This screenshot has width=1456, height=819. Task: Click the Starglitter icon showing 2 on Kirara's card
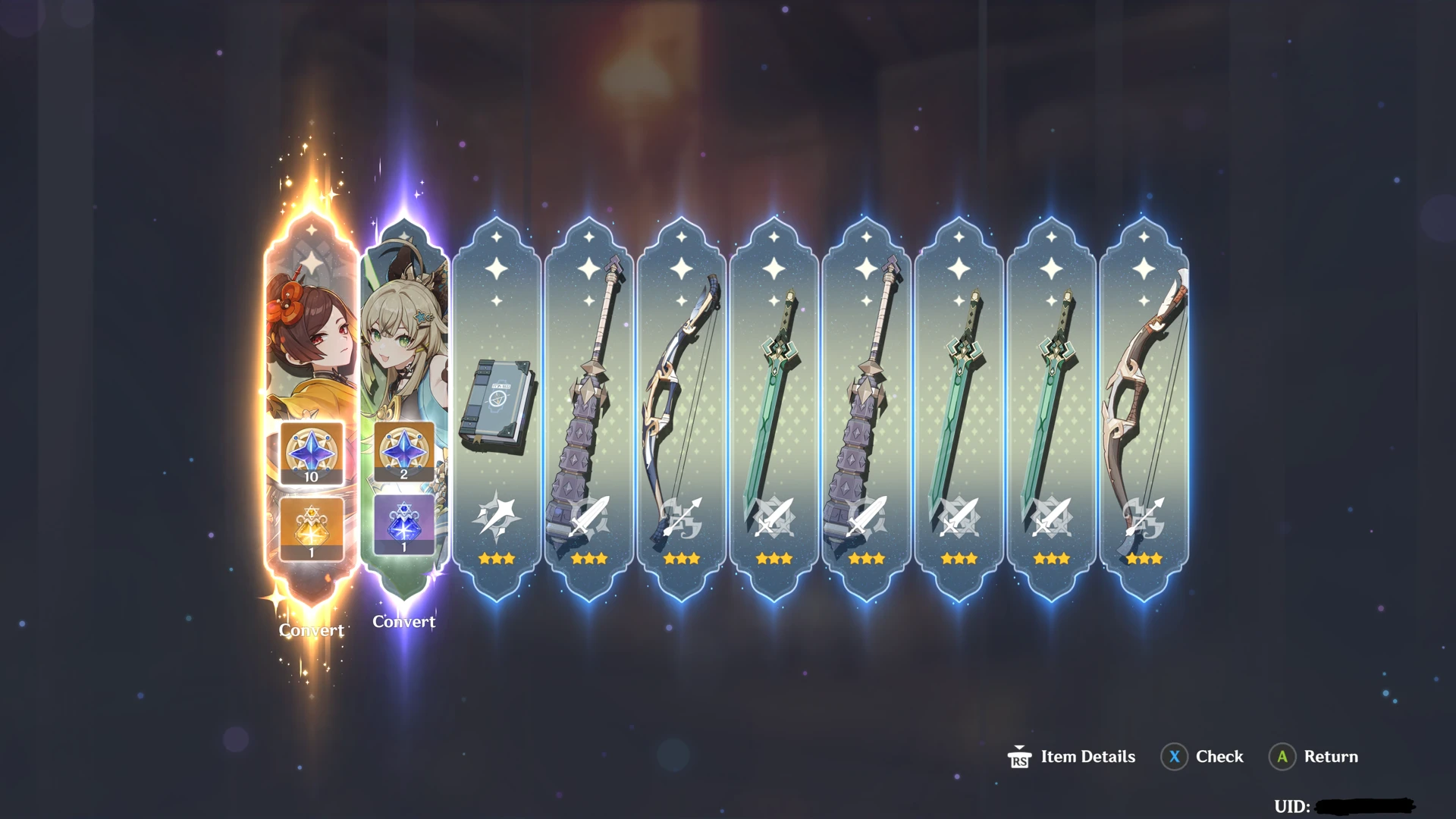404,453
